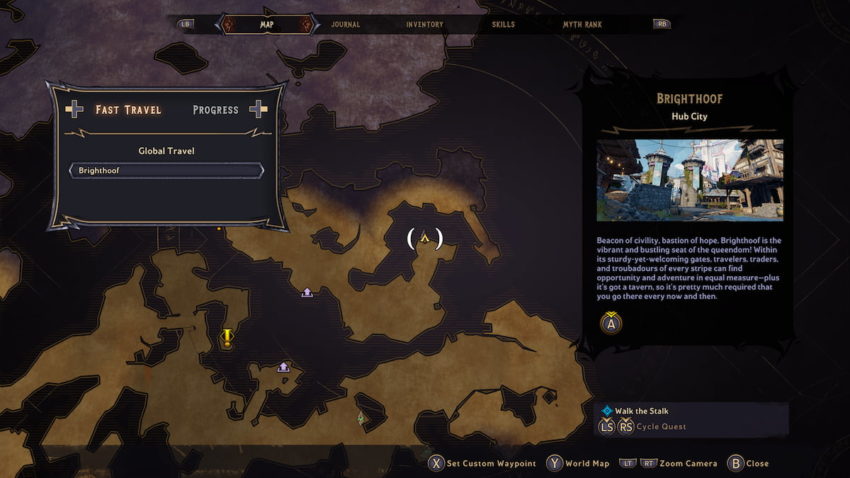Open the Journal tab

point(345,24)
